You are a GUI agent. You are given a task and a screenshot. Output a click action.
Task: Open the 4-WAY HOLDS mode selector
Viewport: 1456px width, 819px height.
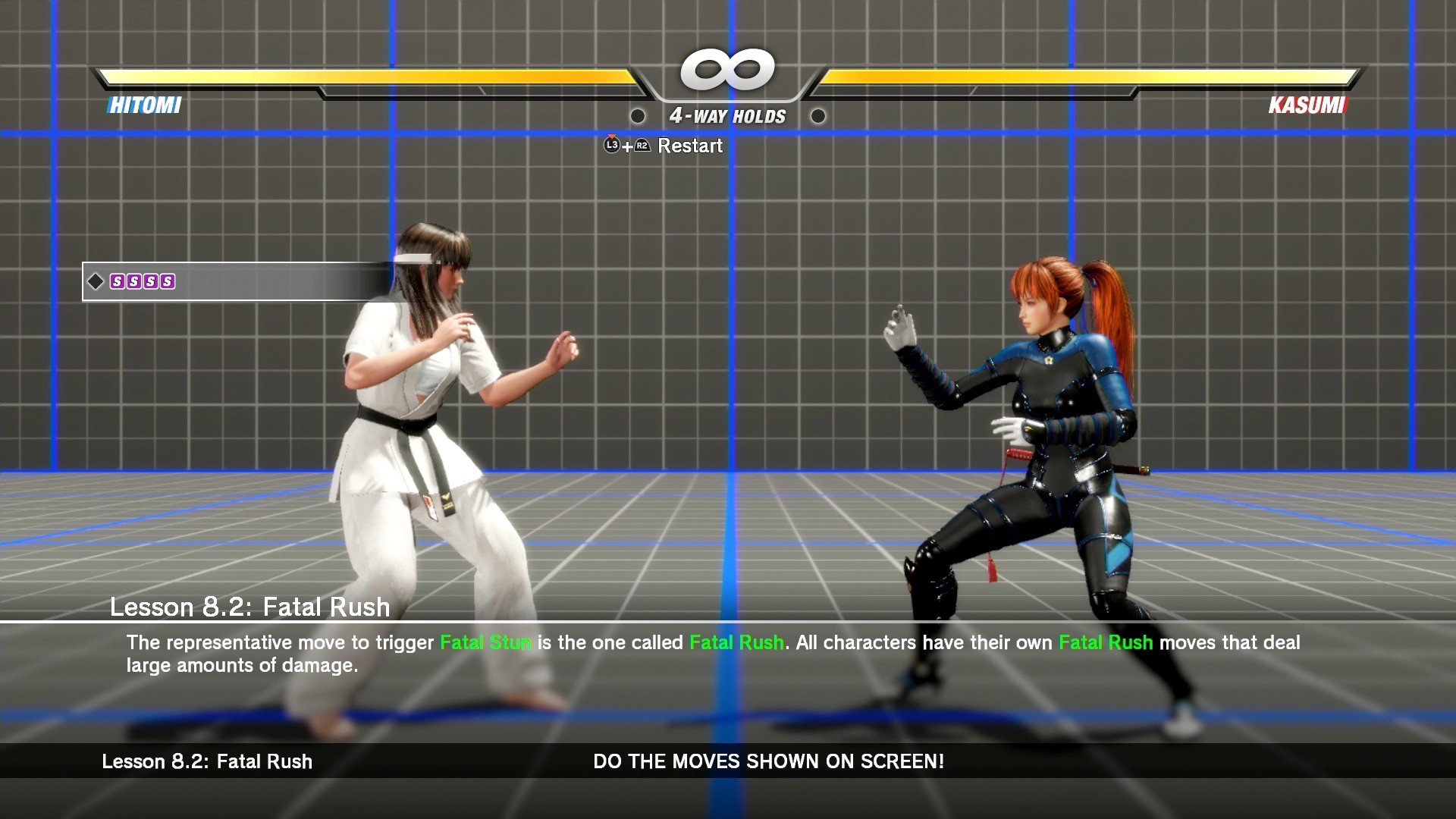click(x=726, y=116)
